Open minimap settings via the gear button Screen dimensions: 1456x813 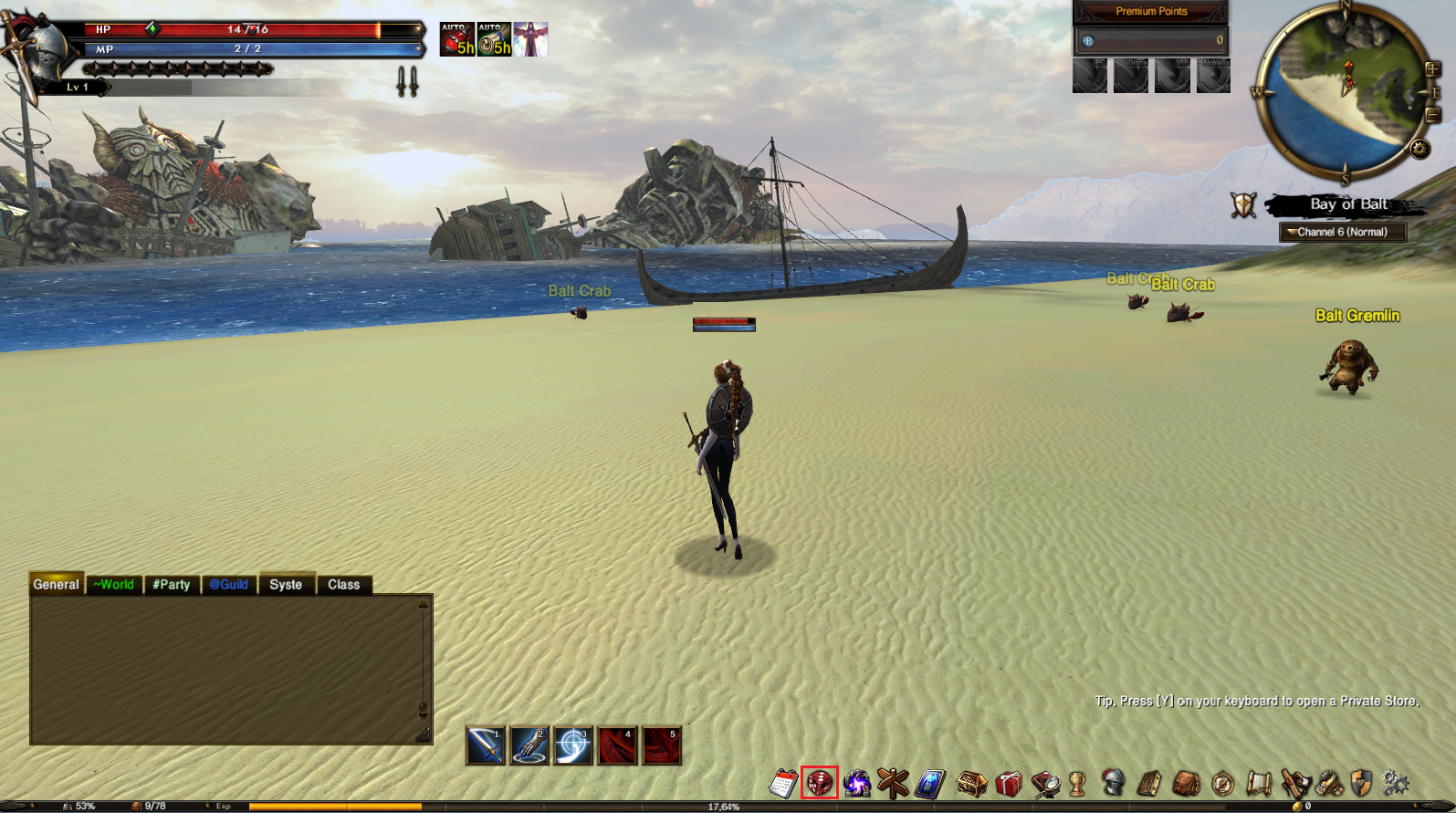point(1419,148)
